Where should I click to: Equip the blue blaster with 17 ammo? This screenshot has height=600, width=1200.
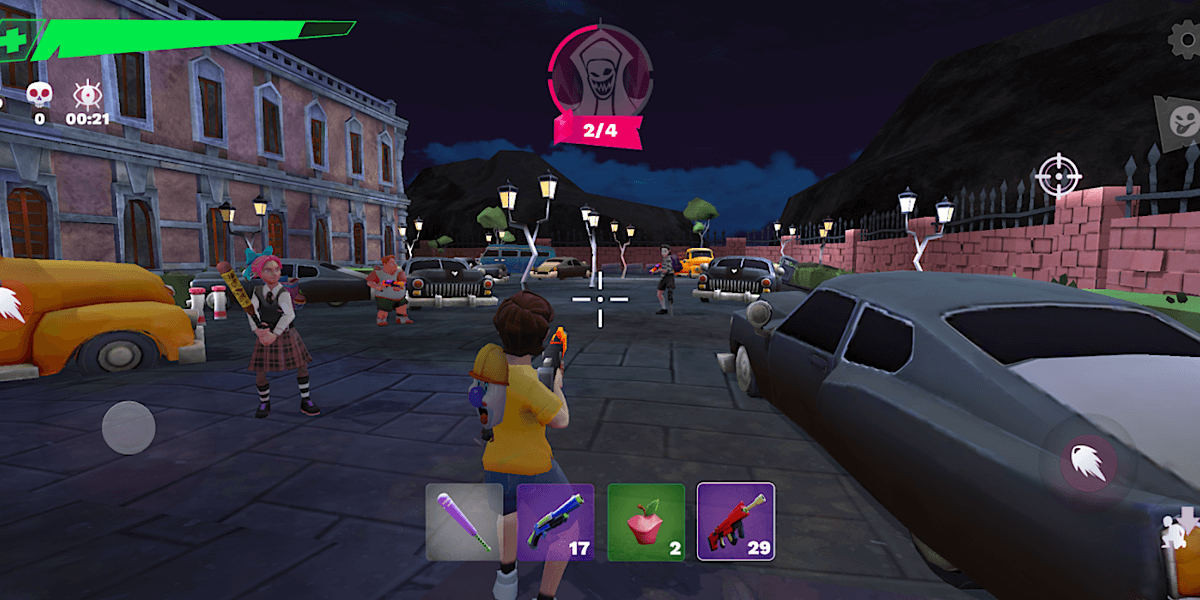pos(555,522)
